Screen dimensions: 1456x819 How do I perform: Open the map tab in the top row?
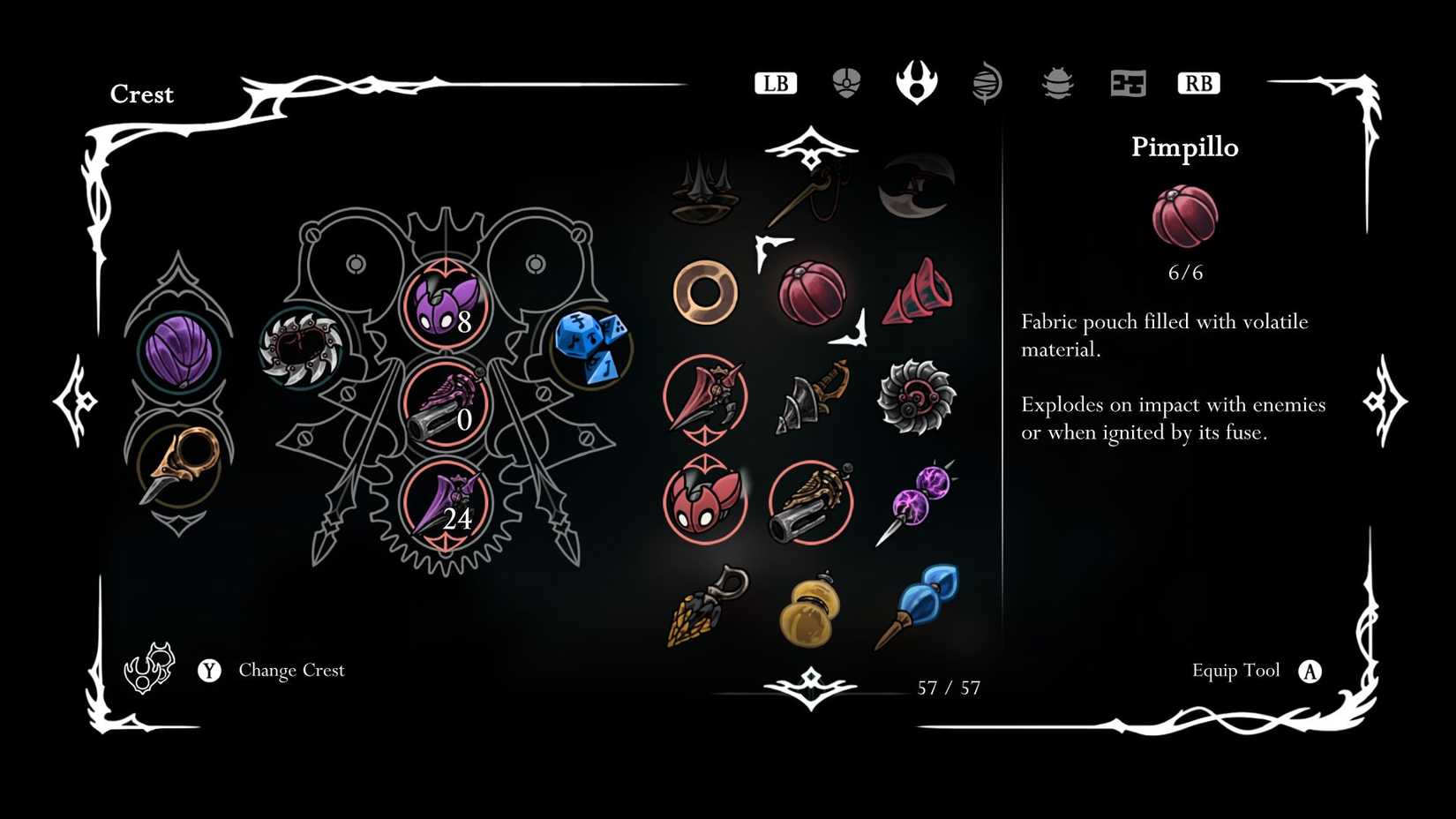click(1127, 82)
